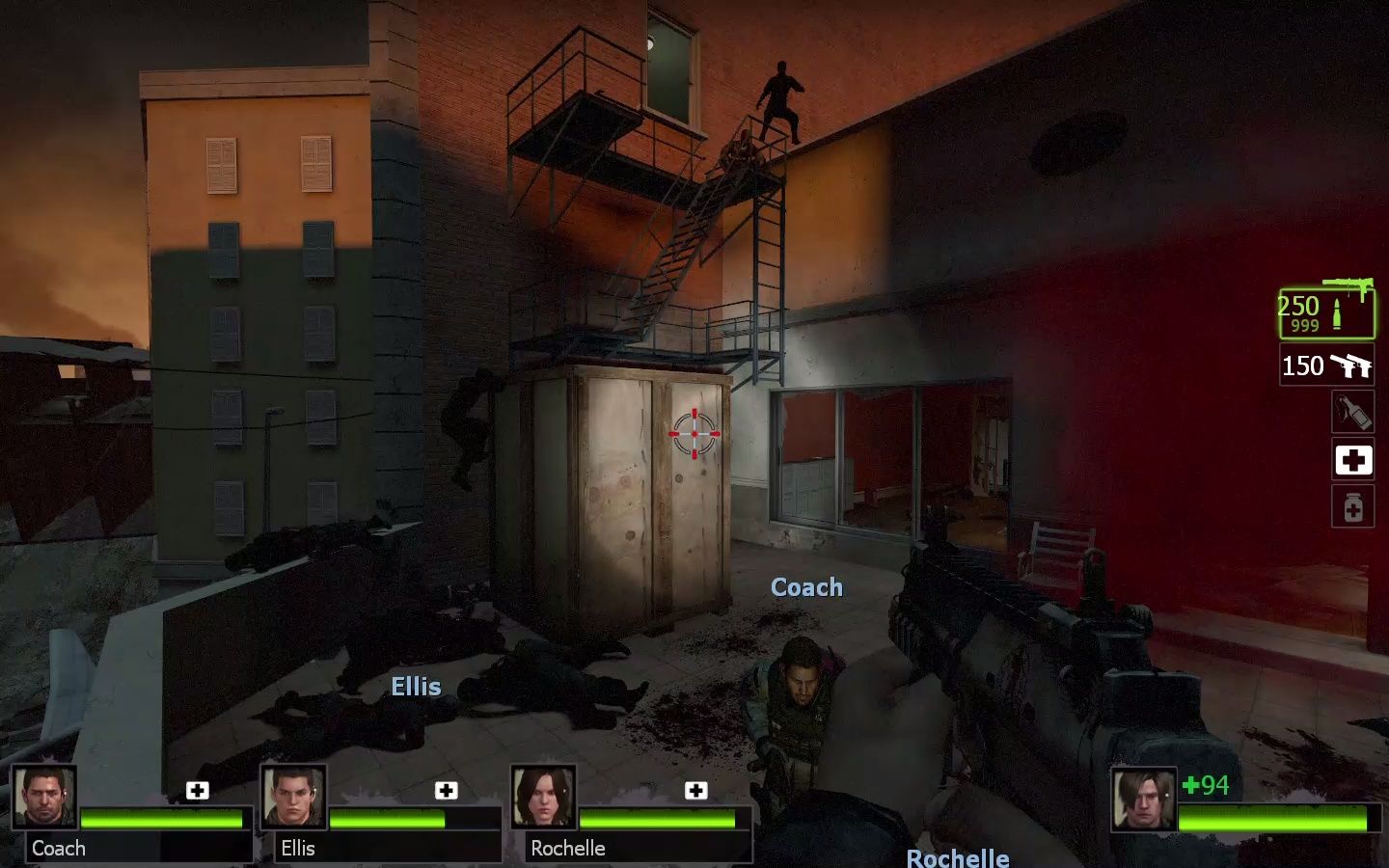Image resolution: width=1389 pixels, height=868 pixels.
Task: Select the primary rifle weapon slot
Action: pyautogui.click(x=1326, y=312)
